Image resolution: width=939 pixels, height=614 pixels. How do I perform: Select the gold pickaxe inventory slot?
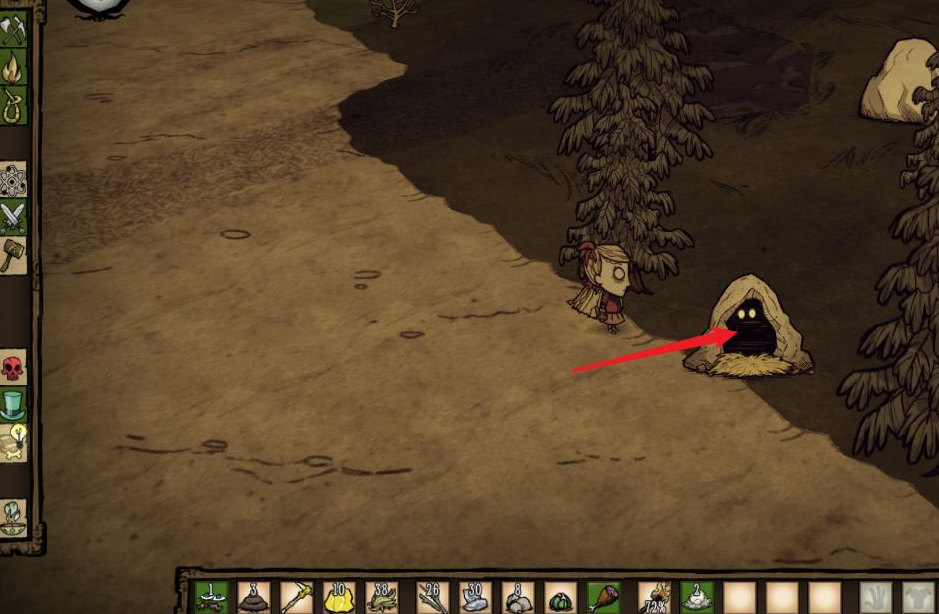tap(297, 597)
